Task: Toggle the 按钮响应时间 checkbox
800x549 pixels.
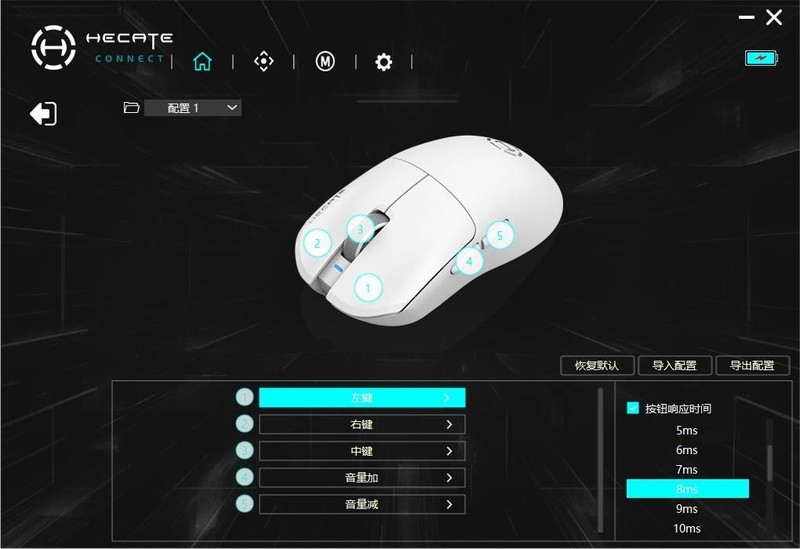Action: 633,408
